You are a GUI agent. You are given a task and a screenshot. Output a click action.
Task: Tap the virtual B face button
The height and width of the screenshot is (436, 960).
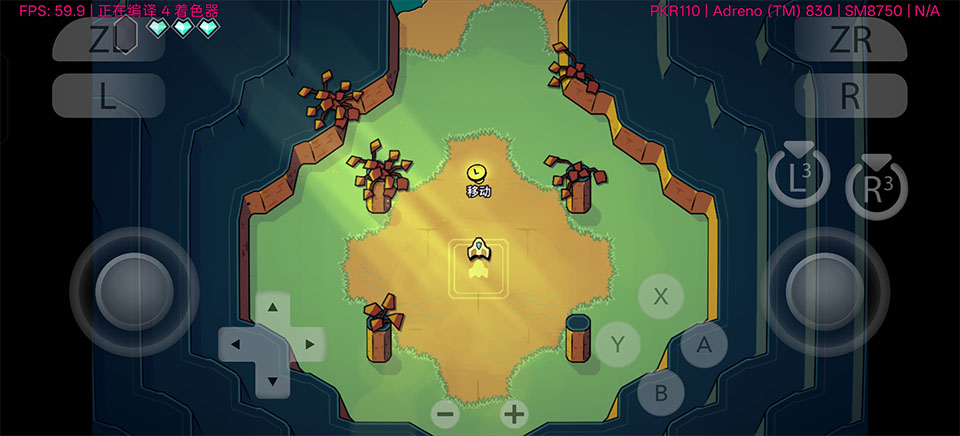click(661, 393)
